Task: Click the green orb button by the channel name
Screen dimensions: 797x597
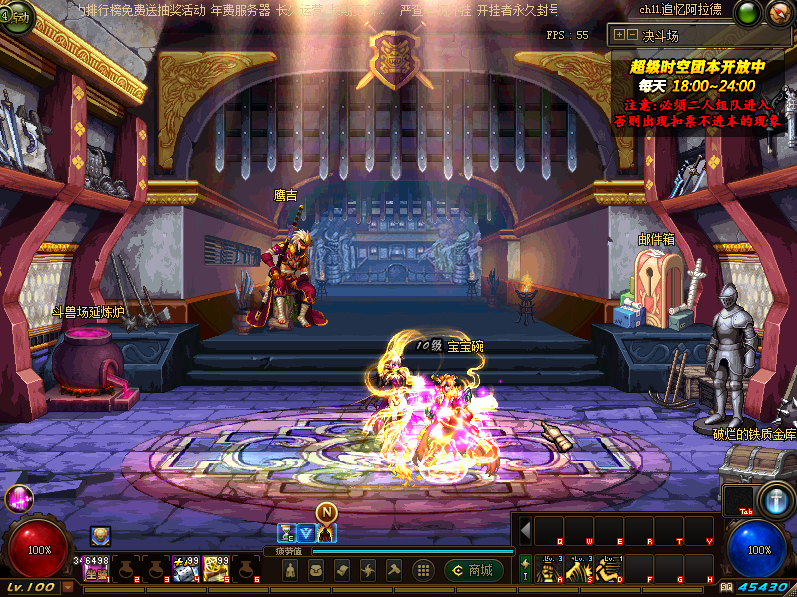Action: point(747,13)
